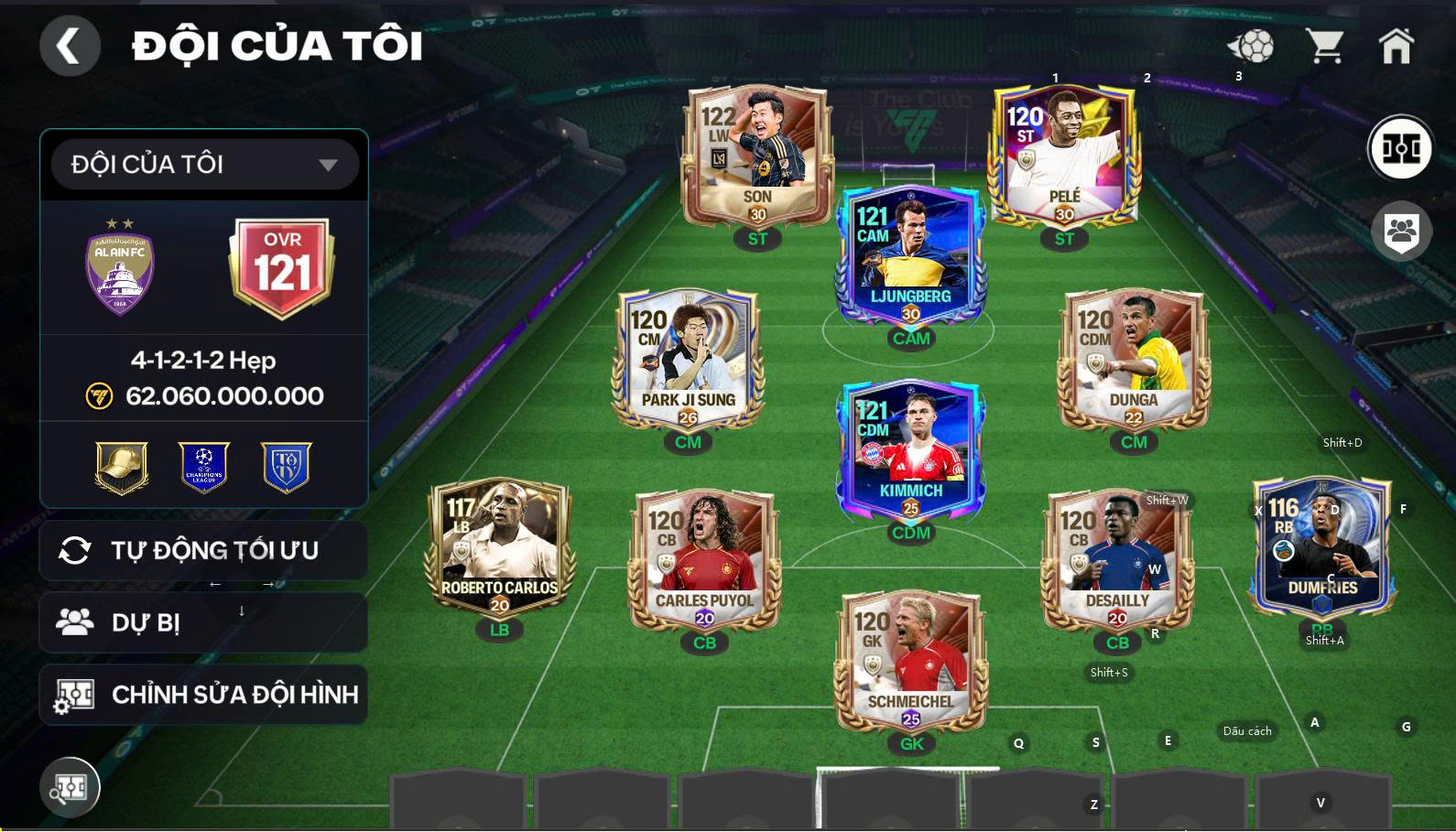The image size is (1456, 832).
Task: Open the squad community icon below the pitch icon
Action: pos(1402,231)
